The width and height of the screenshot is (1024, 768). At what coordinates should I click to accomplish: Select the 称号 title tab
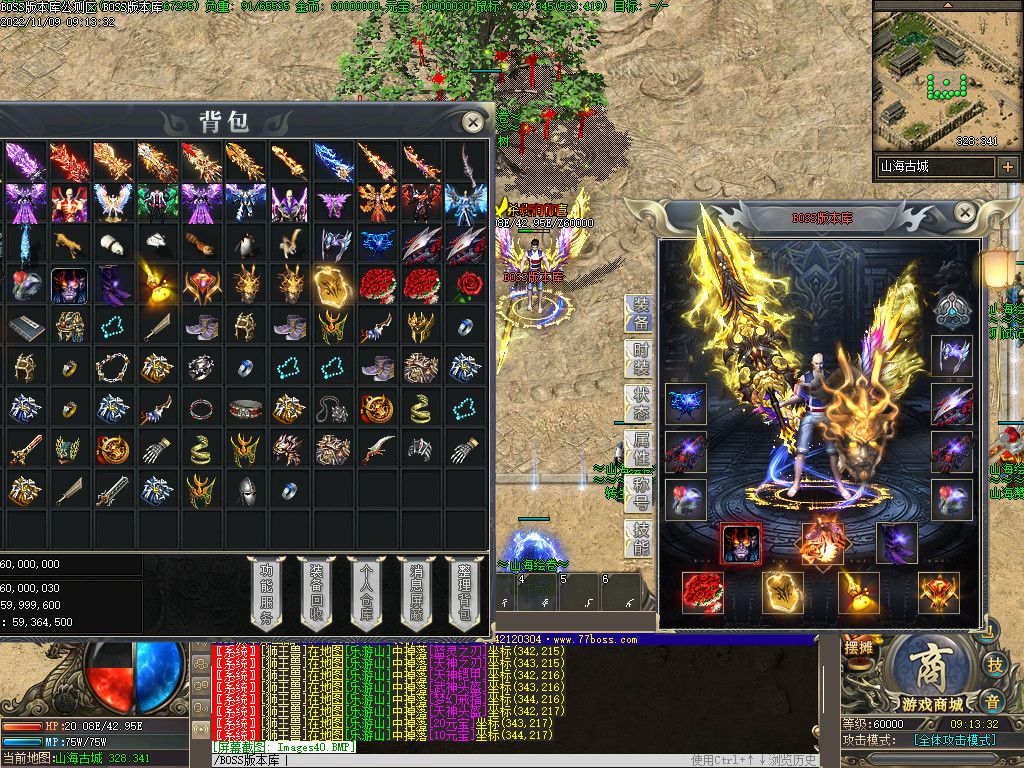pos(640,493)
